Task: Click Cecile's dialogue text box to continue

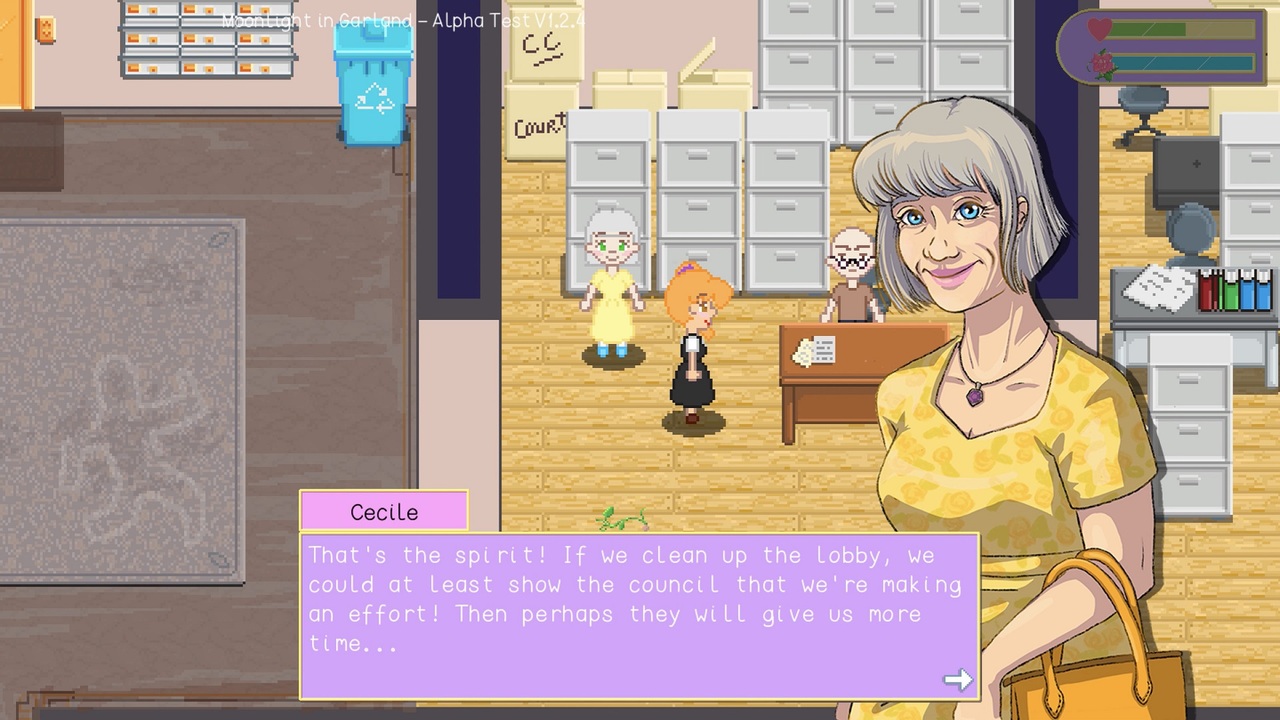Action: click(x=638, y=614)
